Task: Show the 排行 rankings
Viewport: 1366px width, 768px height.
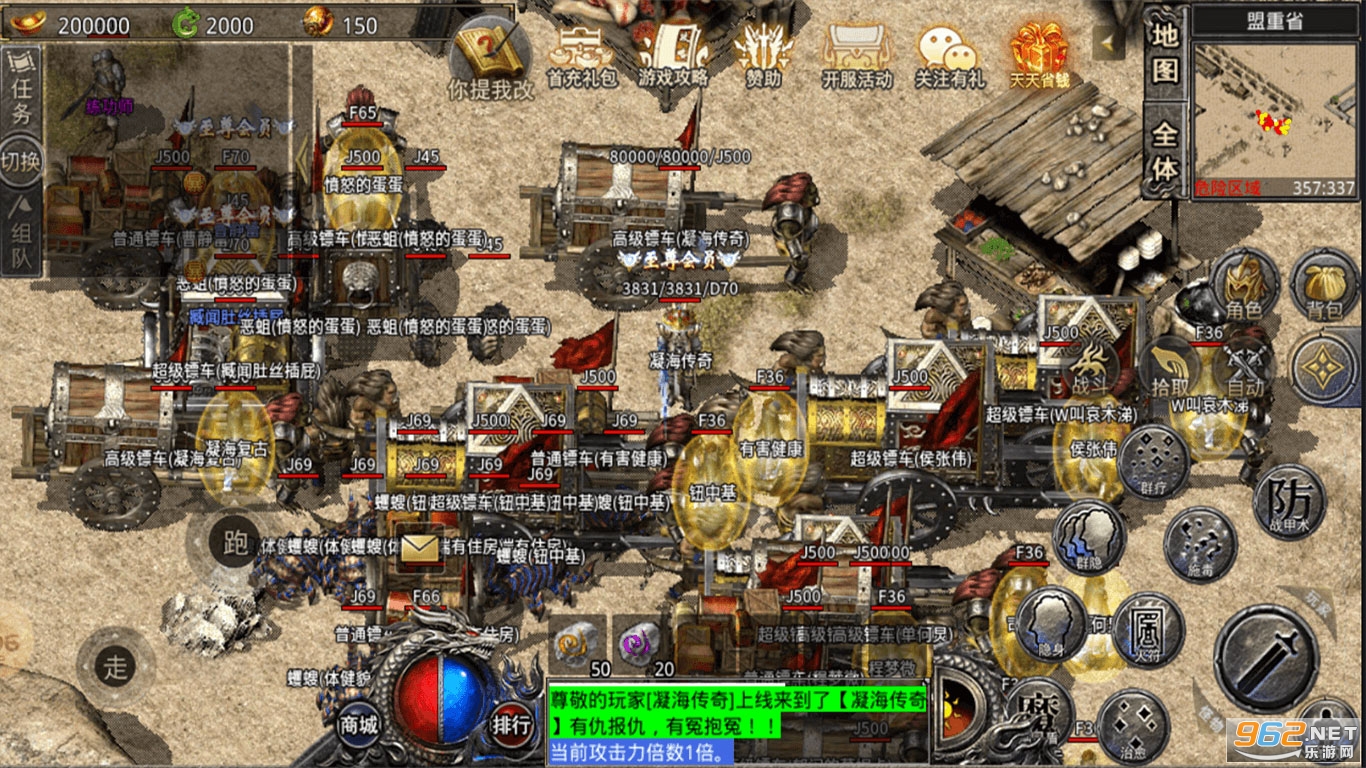Action: click(x=511, y=723)
